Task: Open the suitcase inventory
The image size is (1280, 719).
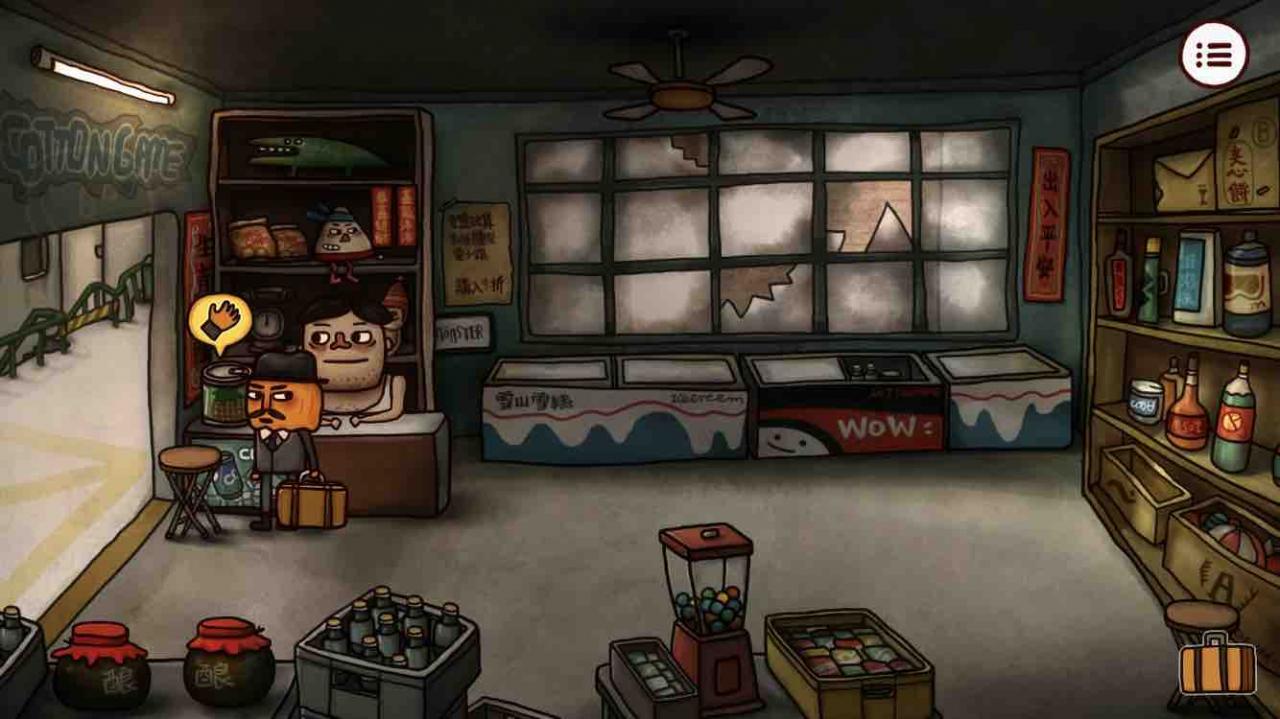Action: [x=1217, y=666]
